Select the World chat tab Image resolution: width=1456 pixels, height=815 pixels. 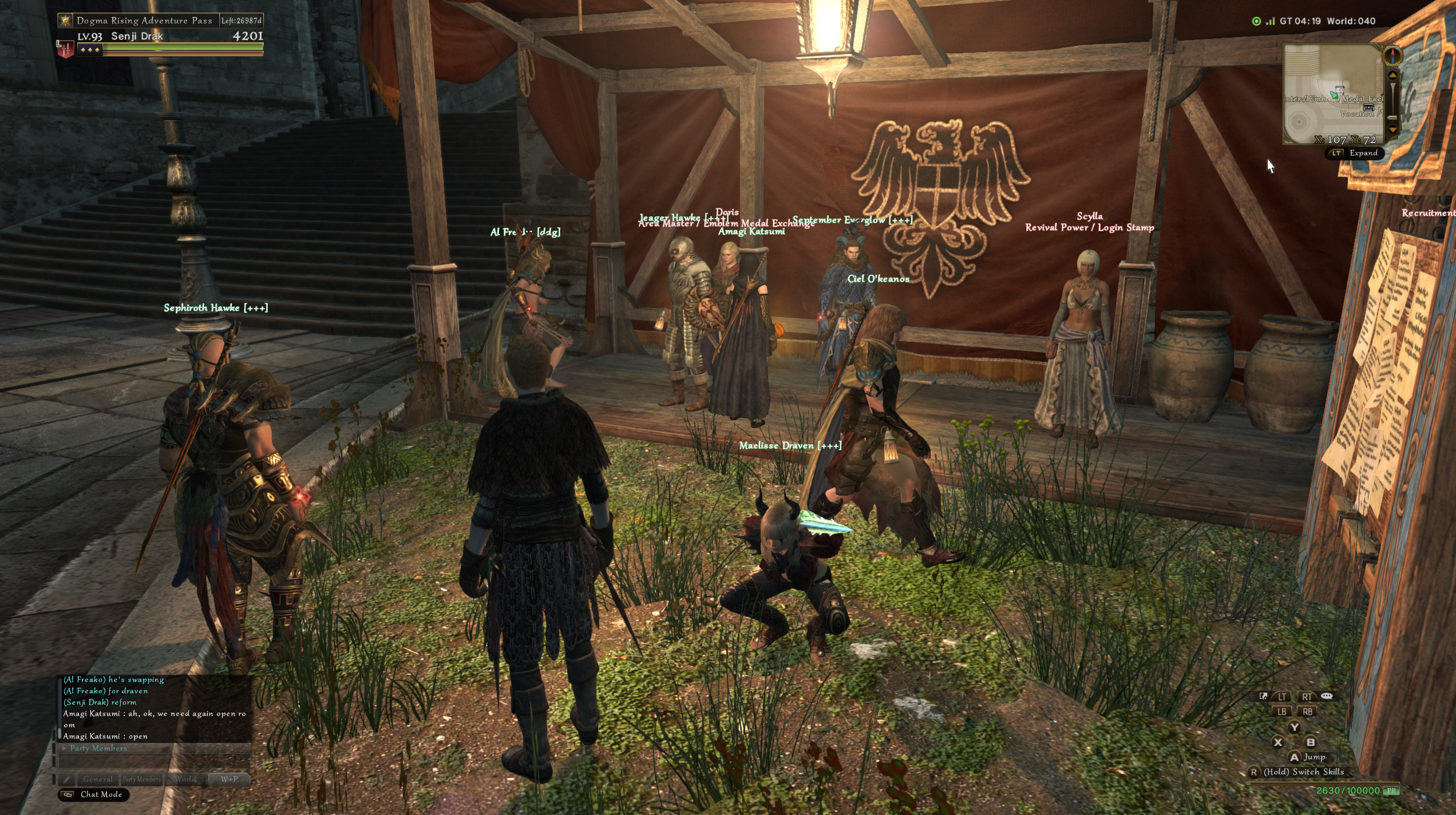tap(185, 779)
